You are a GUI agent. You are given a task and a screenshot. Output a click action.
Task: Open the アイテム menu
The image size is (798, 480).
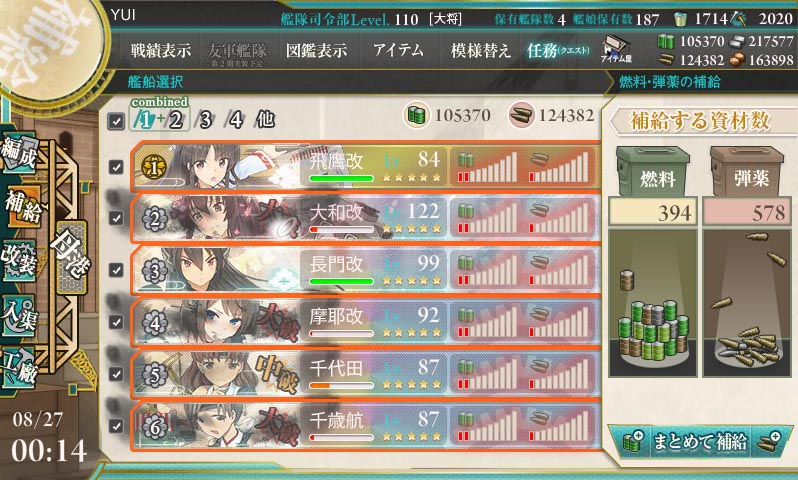[398, 50]
